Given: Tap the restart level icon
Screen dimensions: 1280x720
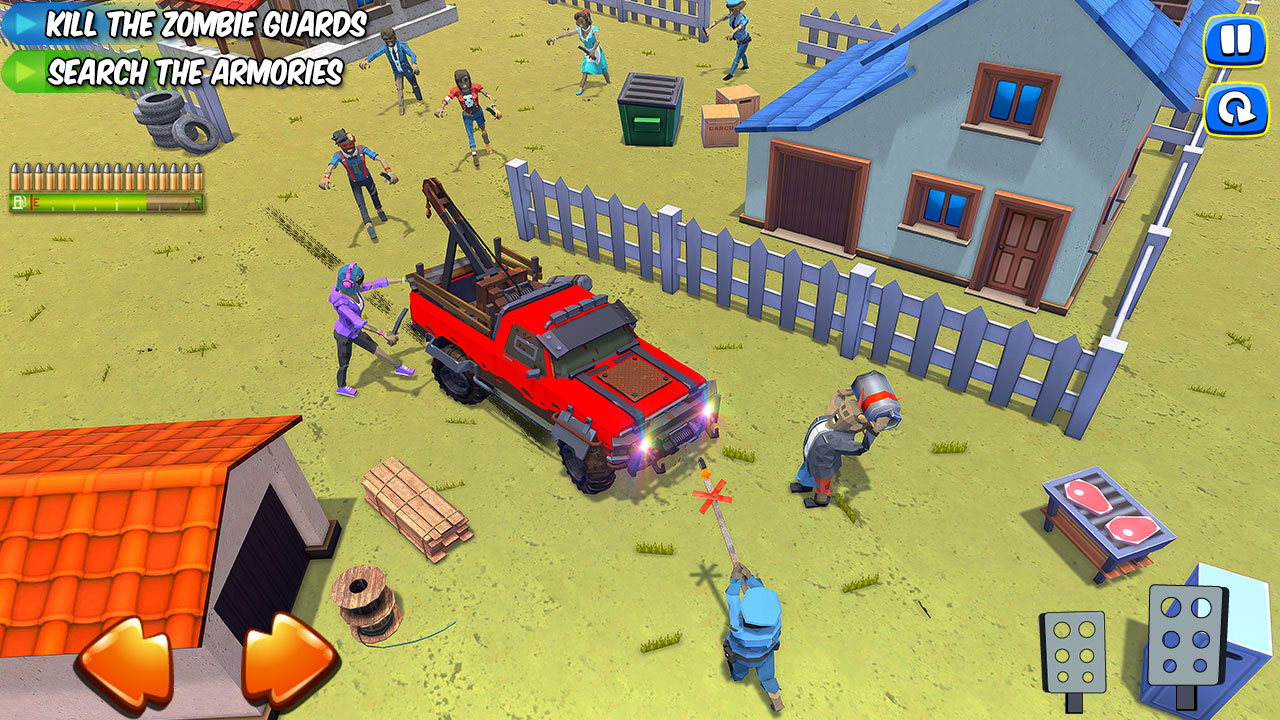Looking at the screenshot, I should [1236, 111].
